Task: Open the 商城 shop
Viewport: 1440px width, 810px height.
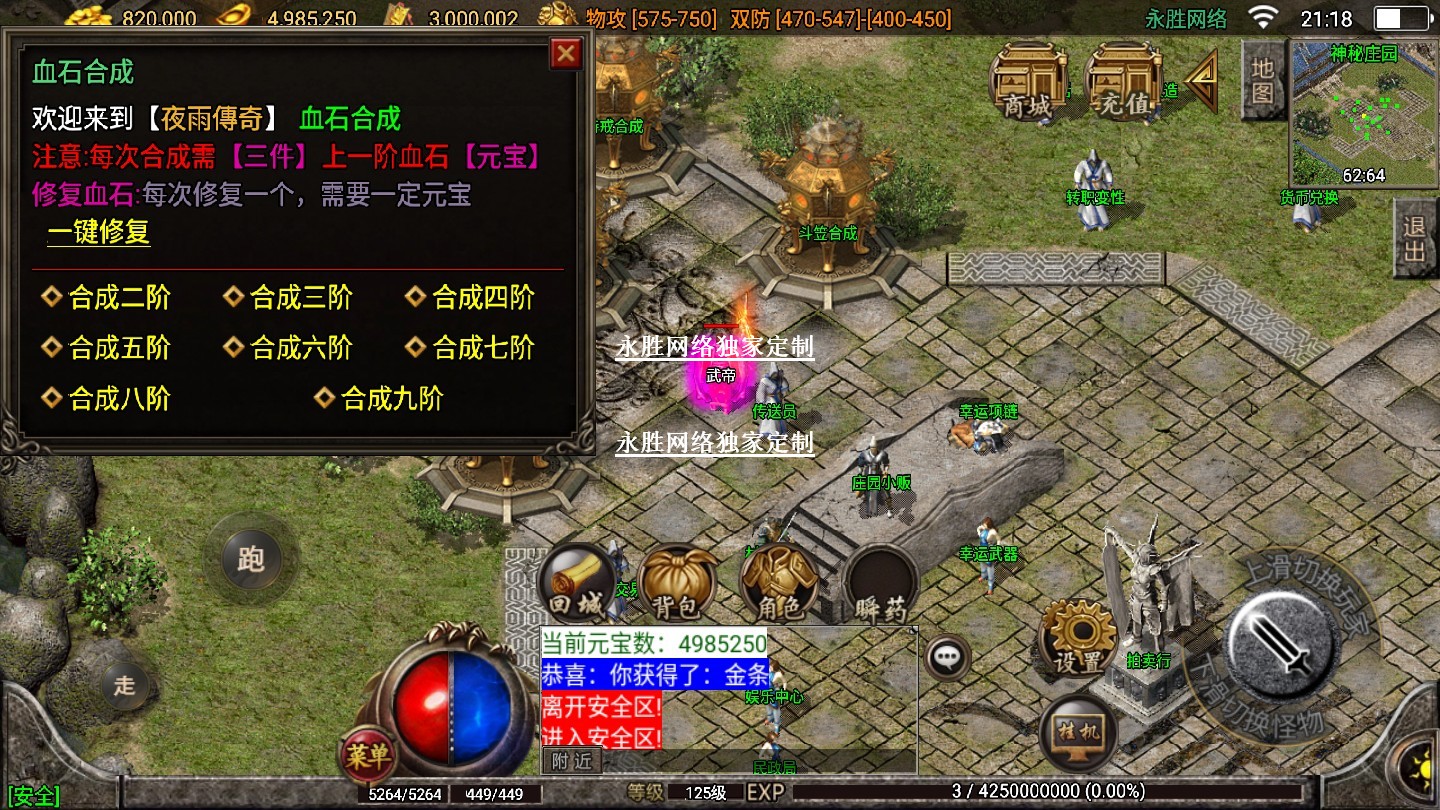Action: click(1027, 83)
